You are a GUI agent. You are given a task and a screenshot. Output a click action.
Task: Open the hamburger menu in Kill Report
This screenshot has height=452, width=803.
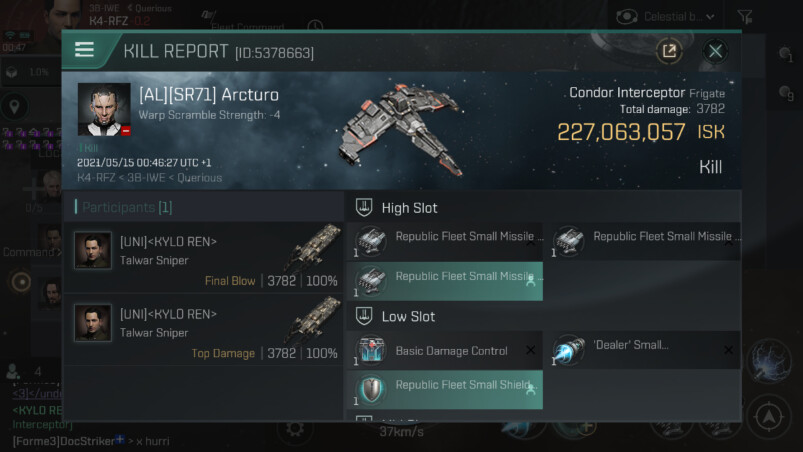click(x=85, y=50)
